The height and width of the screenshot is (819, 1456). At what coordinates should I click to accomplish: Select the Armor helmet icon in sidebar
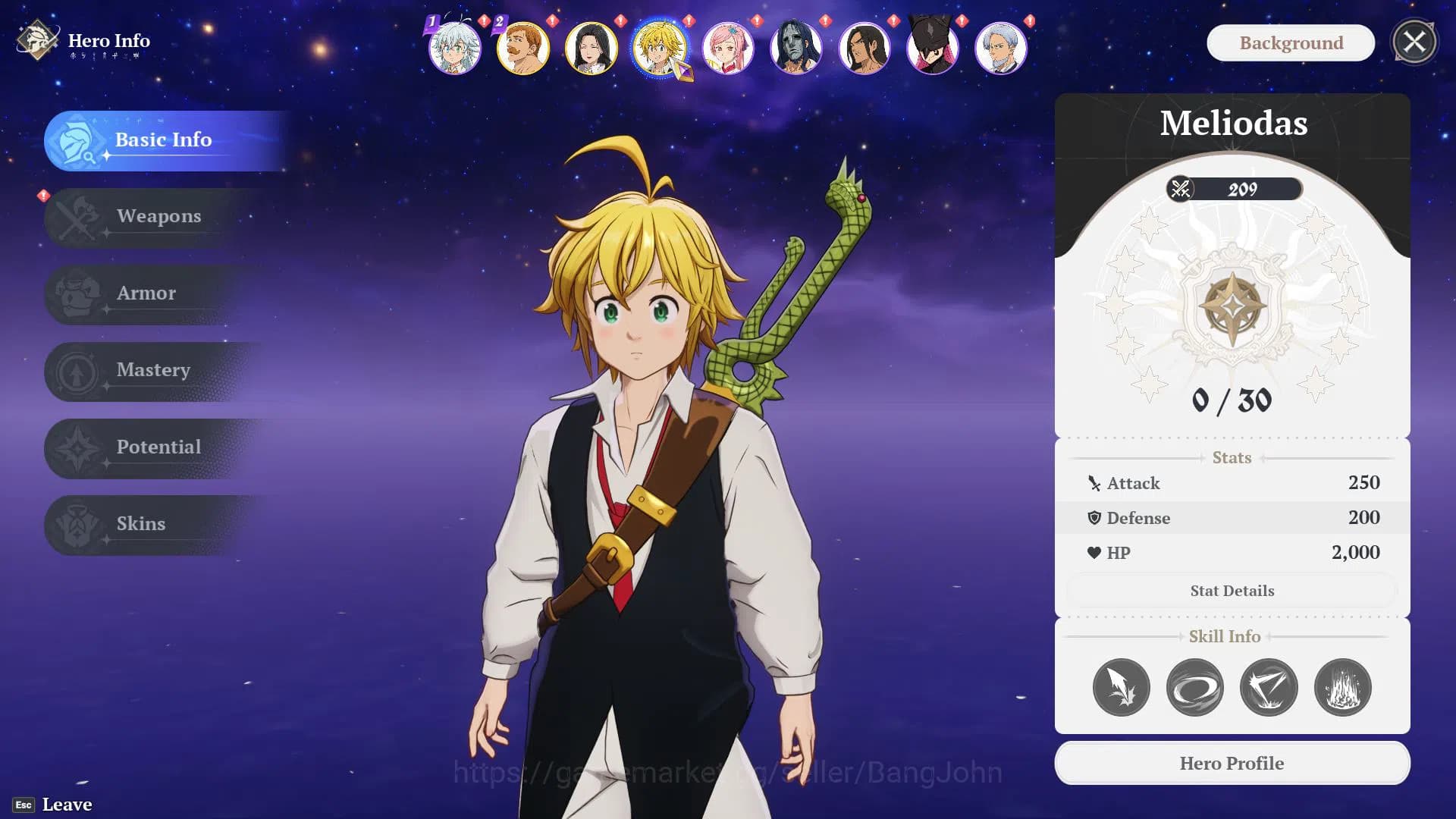[x=75, y=294]
